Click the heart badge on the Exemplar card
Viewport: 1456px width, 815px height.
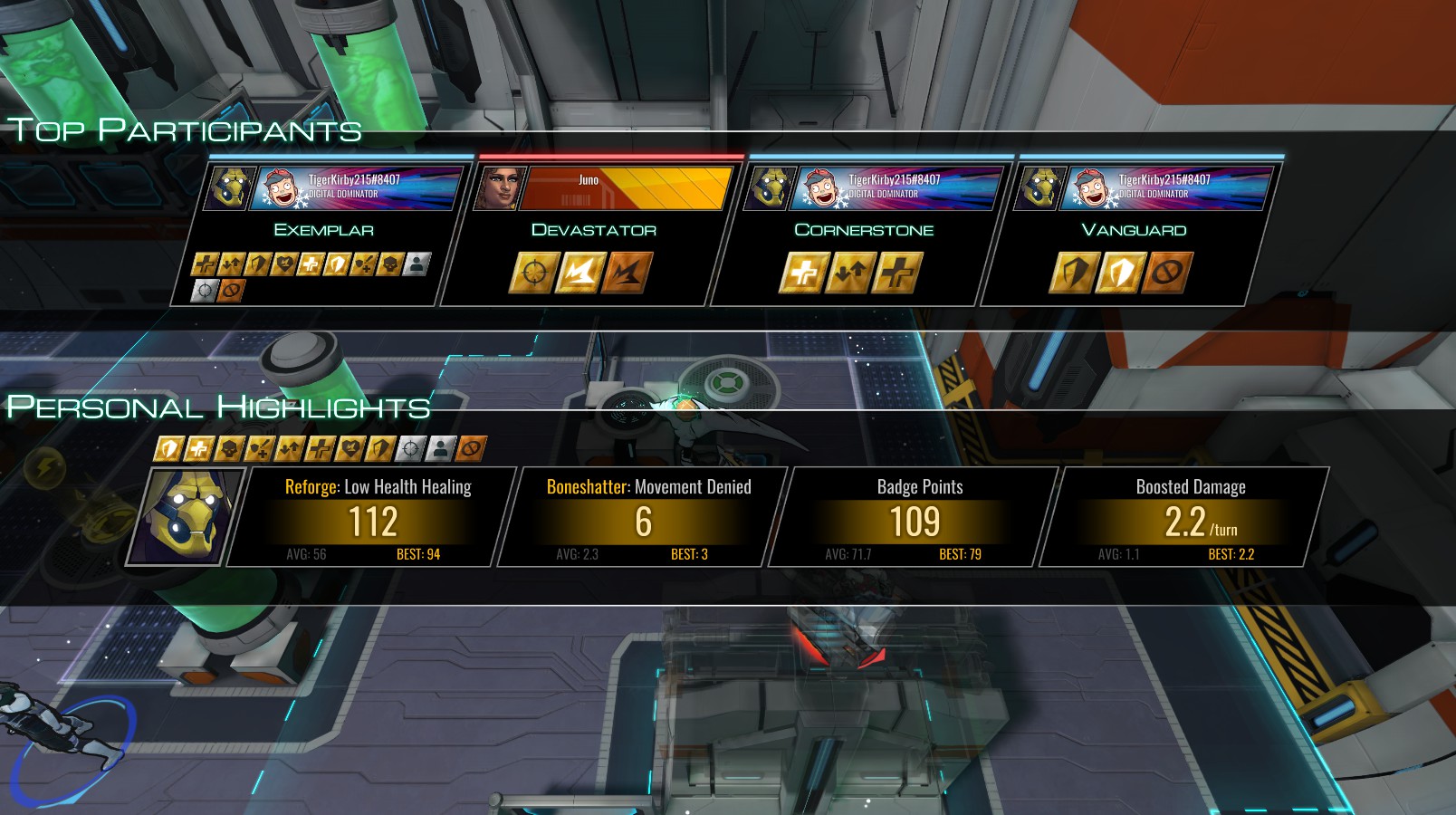[283, 269]
